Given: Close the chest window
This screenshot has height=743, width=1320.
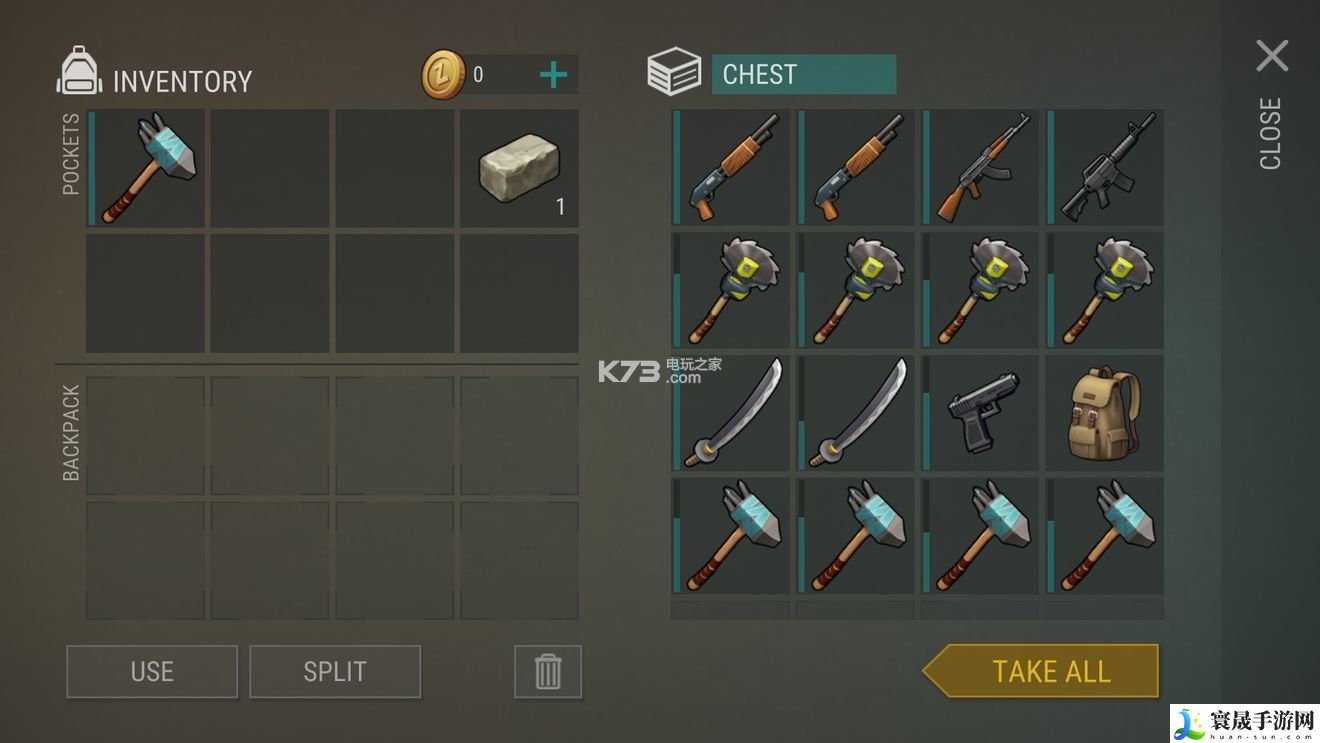Looking at the screenshot, I should [x=1272, y=57].
